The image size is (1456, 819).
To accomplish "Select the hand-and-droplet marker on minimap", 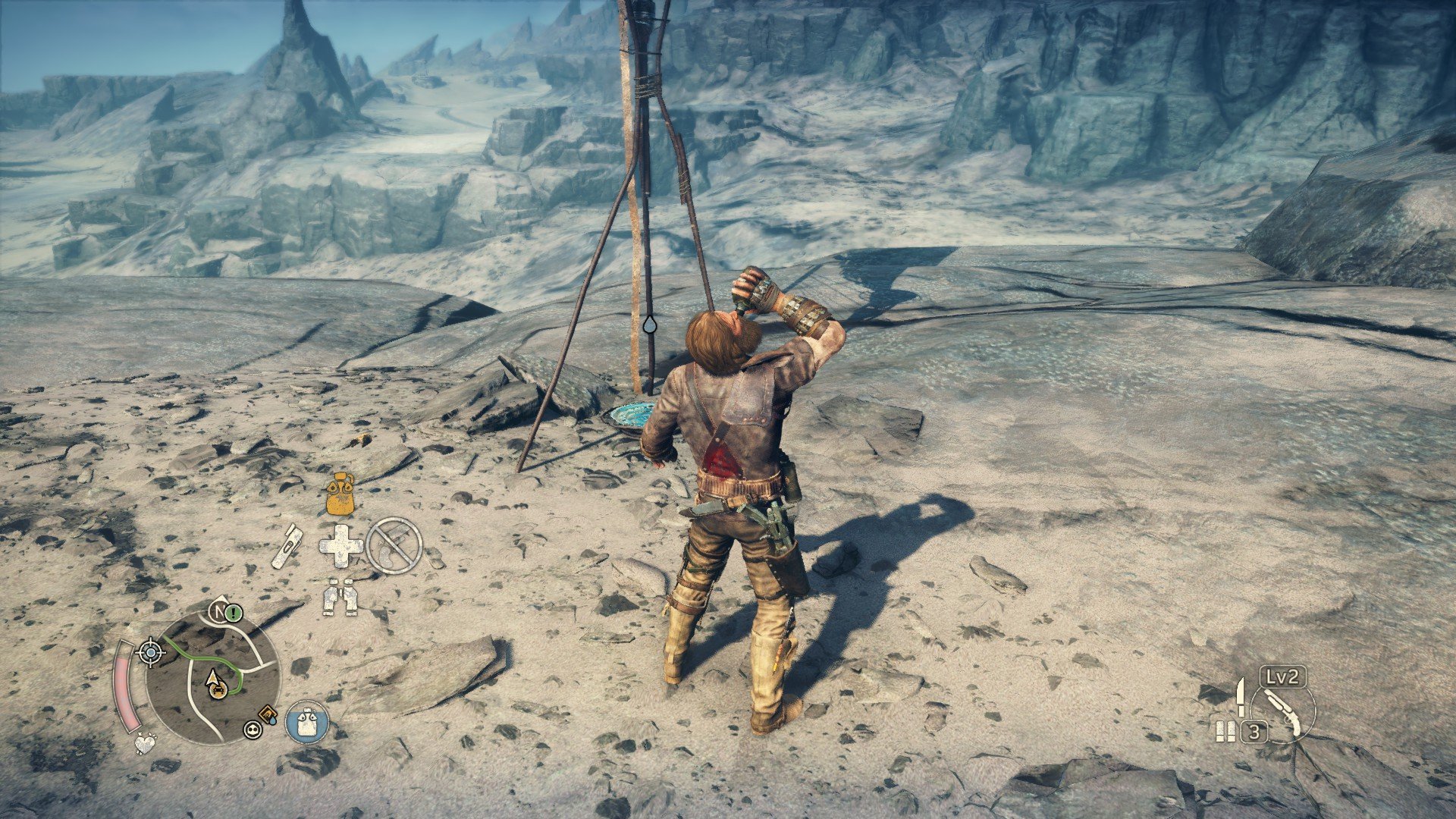I will pyautogui.click(x=267, y=714).
